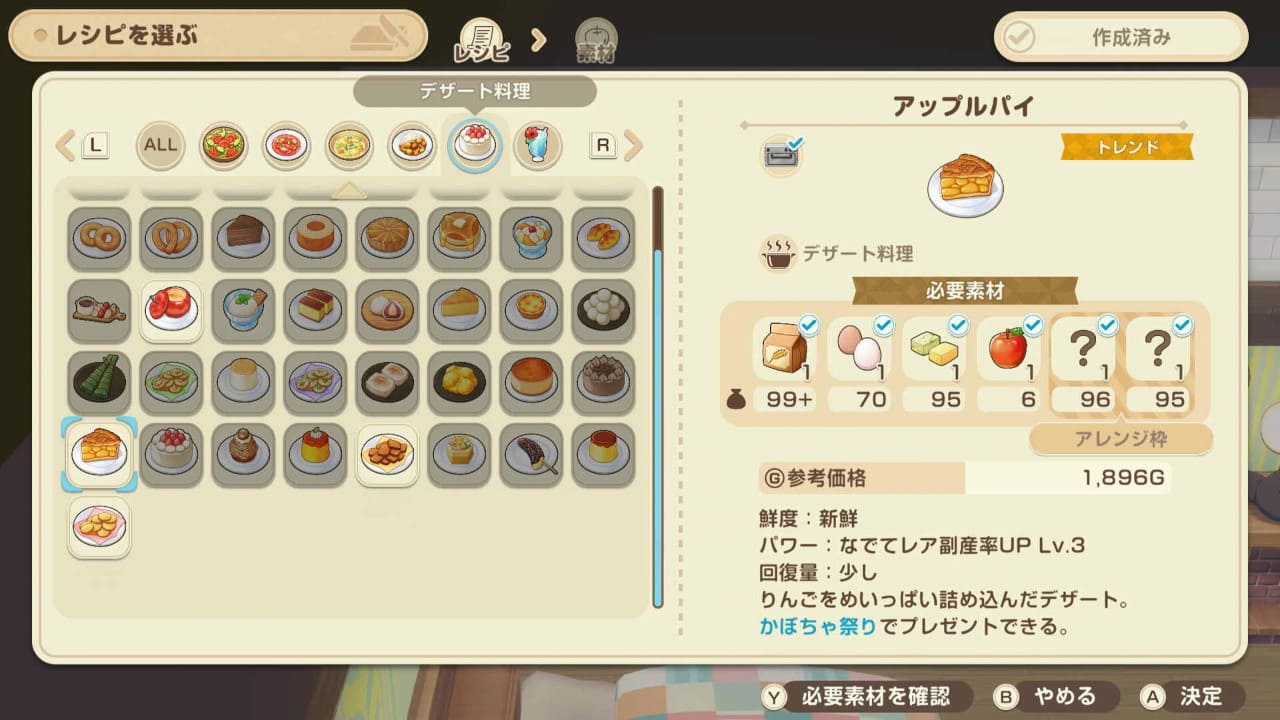Choose the cookies on pink napkin recipe
This screenshot has height=720, width=1280.
[100, 526]
